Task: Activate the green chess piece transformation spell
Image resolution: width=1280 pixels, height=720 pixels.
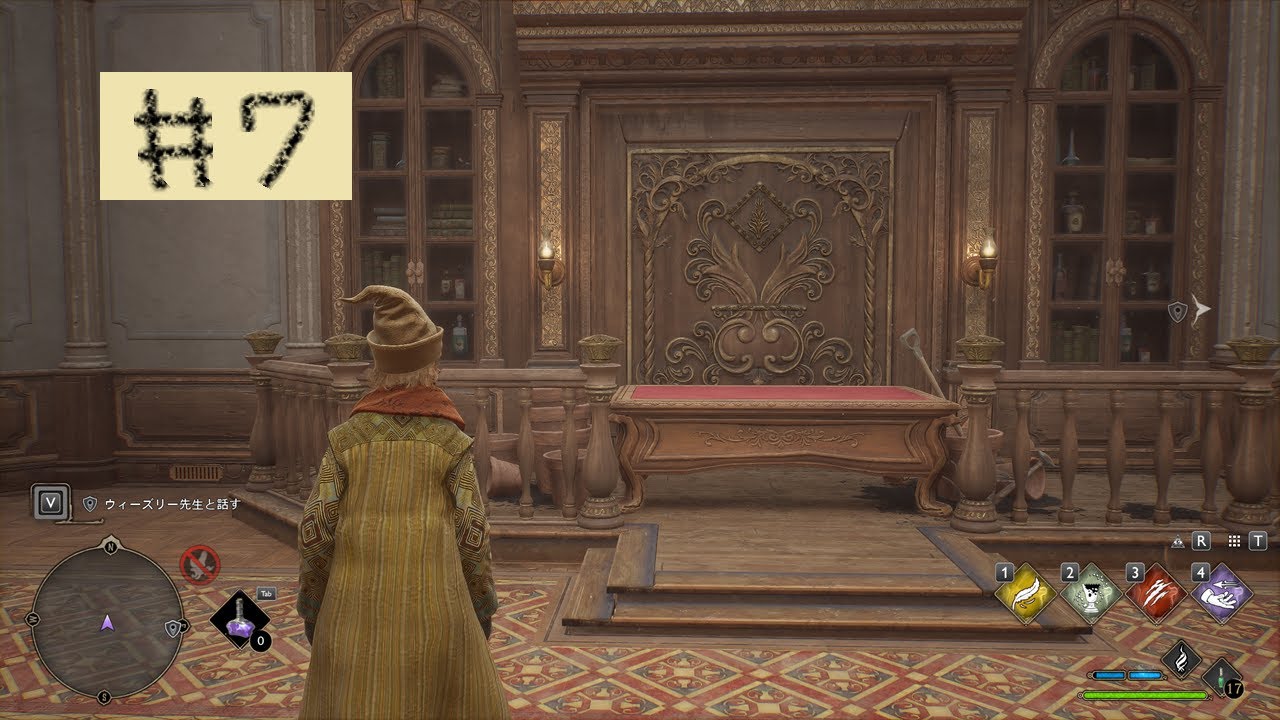Action: pyautogui.click(x=1093, y=593)
